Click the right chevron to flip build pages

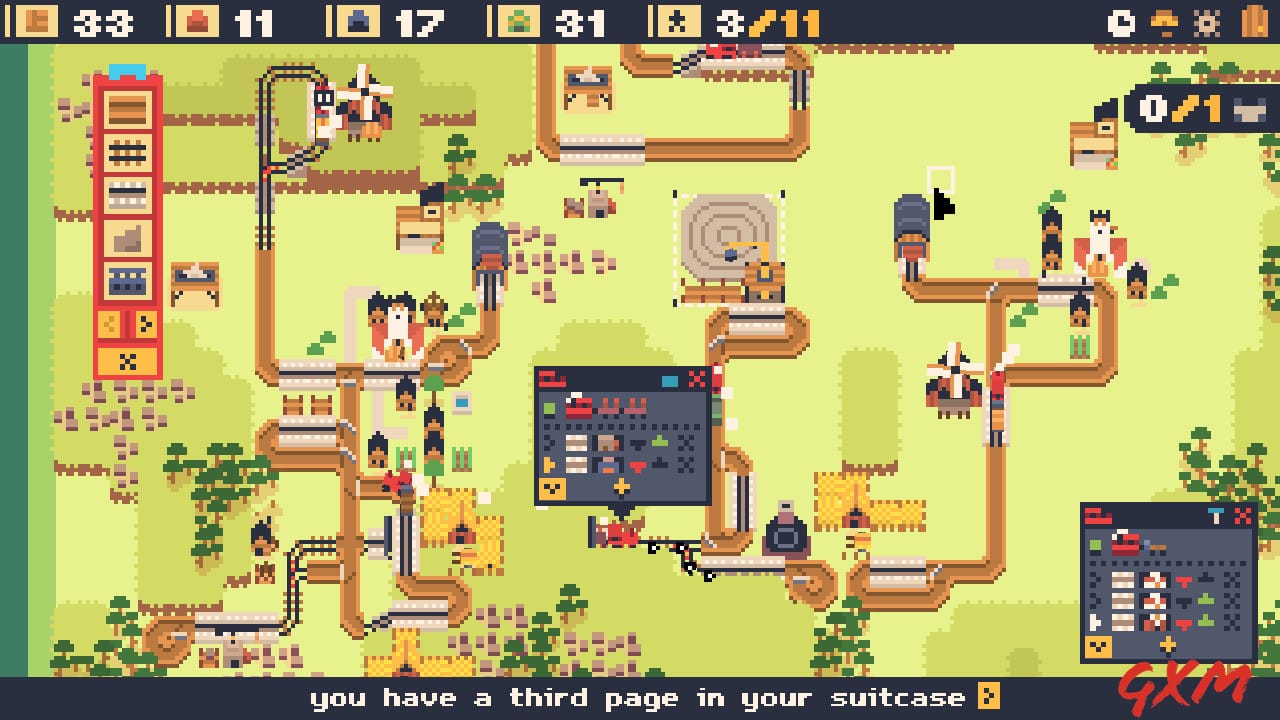[144, 322]
